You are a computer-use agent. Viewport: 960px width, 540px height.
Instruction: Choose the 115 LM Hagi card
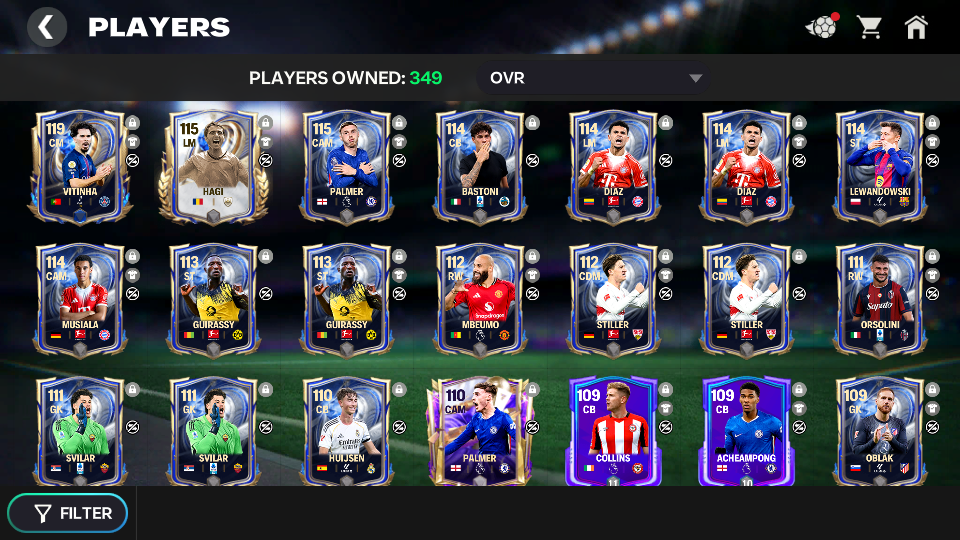pyautogui.click(x=213, y=167)
